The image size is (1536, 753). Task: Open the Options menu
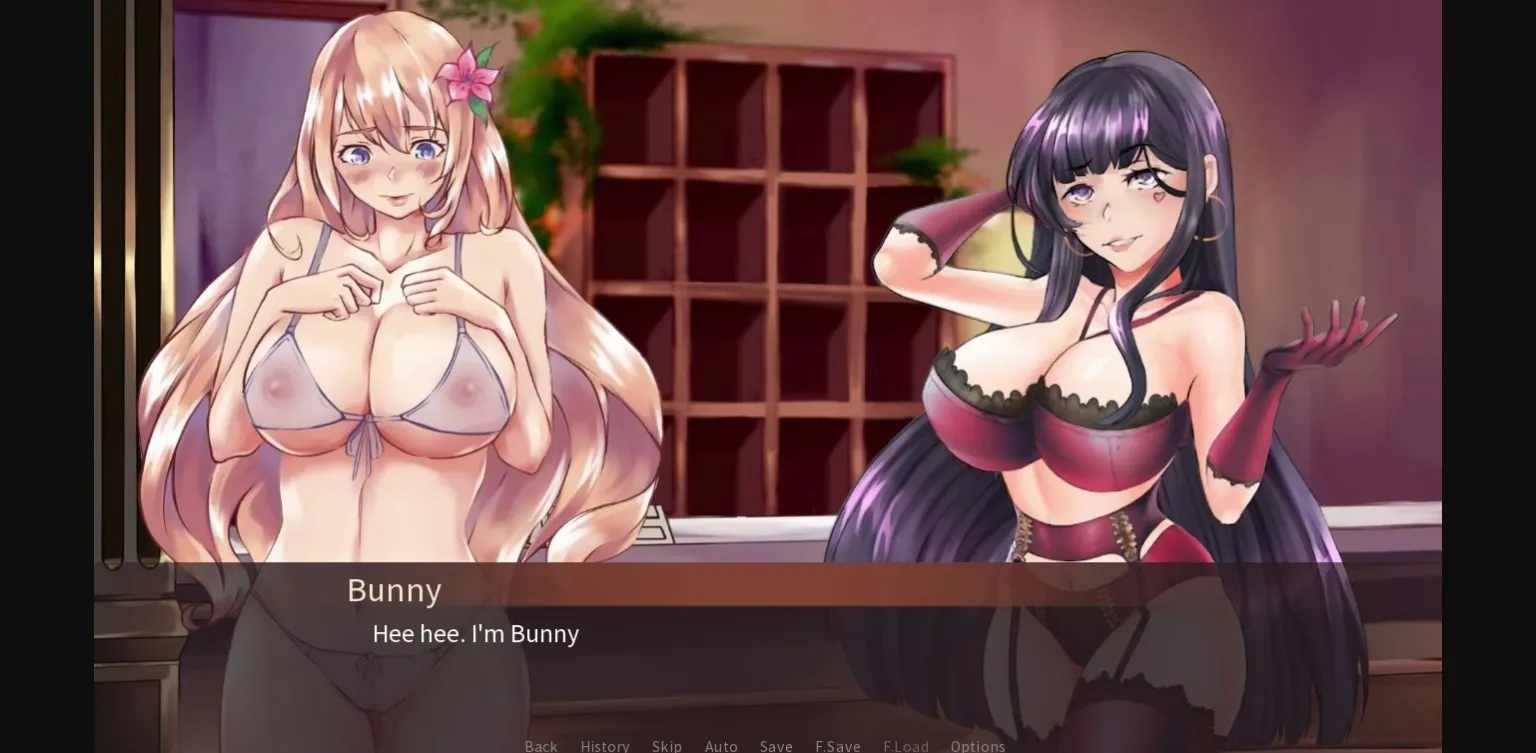pos(978,746)
